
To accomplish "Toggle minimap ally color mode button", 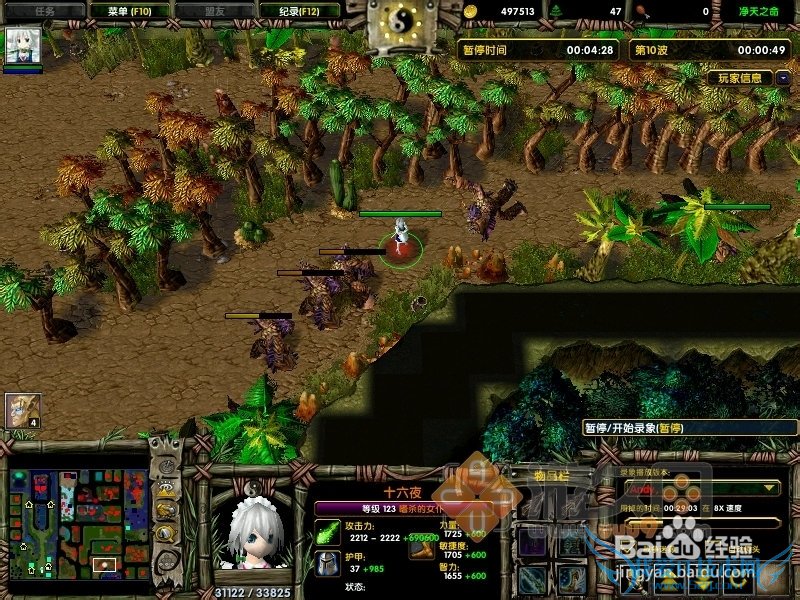I will 164,511.
